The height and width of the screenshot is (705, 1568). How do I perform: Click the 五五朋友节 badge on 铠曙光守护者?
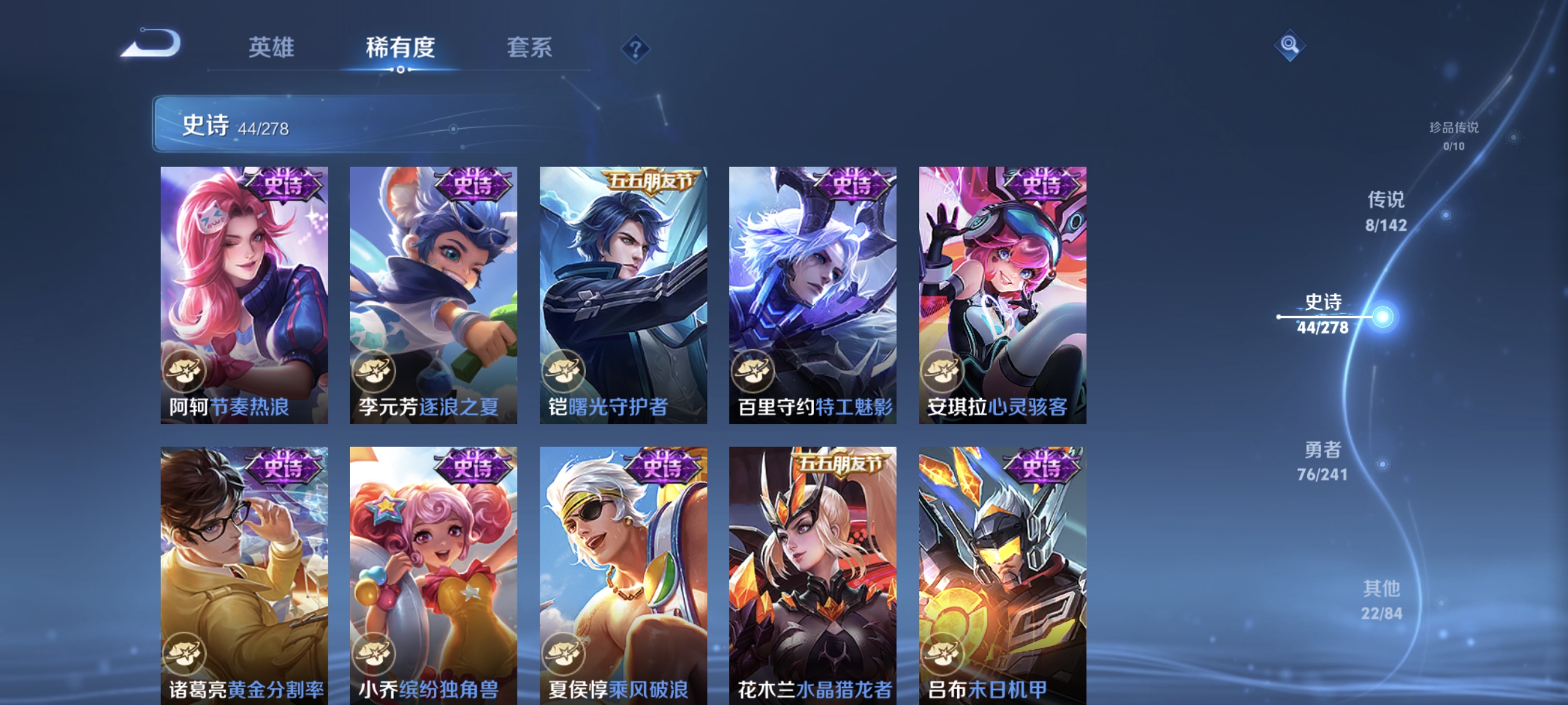(648, 180)
